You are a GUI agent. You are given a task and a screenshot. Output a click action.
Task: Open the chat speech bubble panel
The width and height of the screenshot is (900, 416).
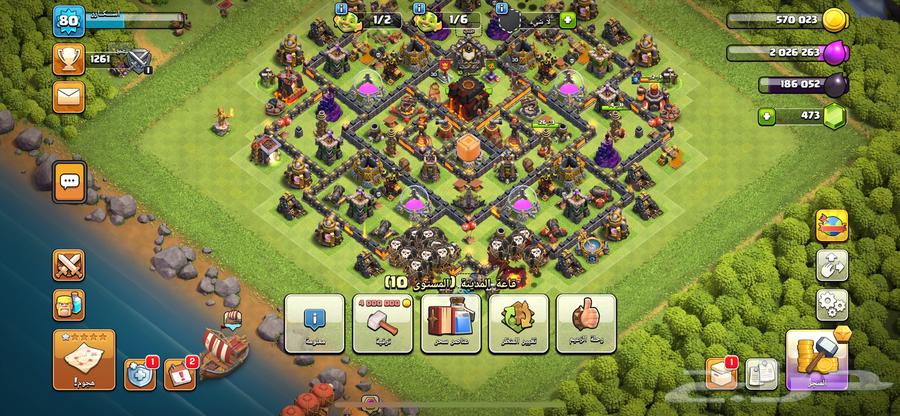click(69, 182)
